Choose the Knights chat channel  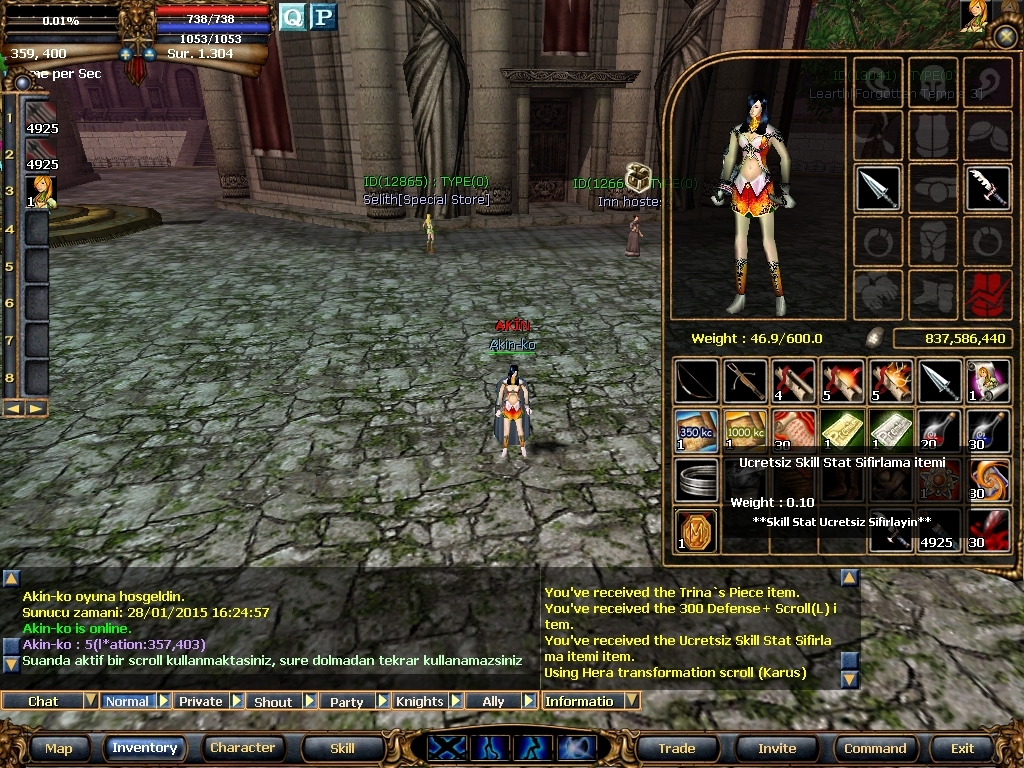[419, 701]
